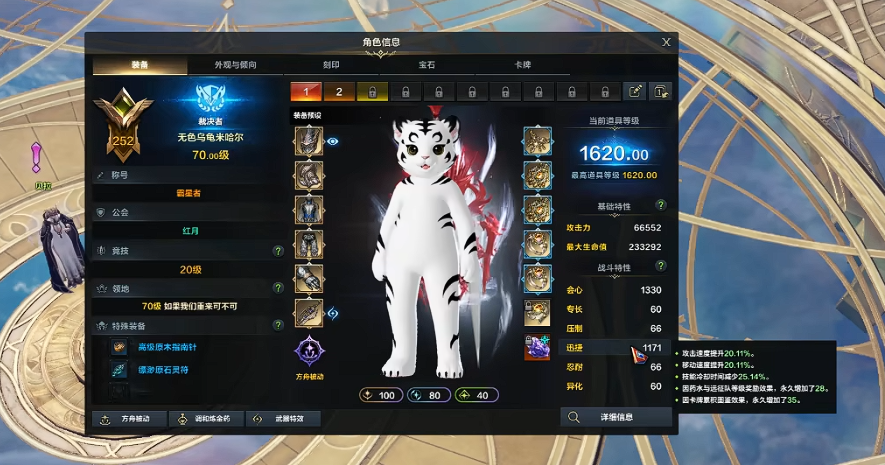Screen dimensions: 885x465
Task: Switch to the 宝石 gems tab
Action: pyautogui.click(x=427, y=65)
